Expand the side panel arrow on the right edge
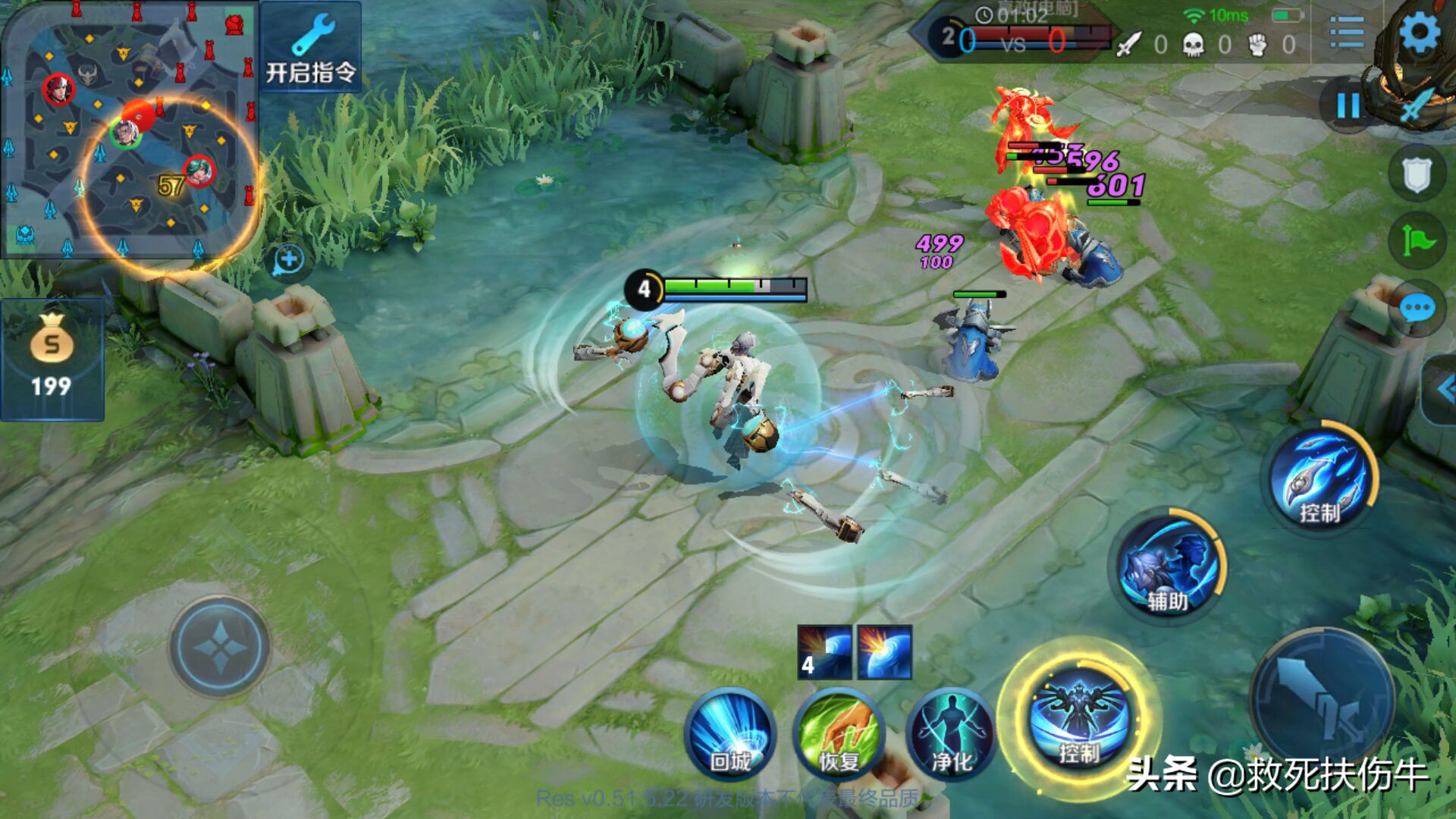This screenshot has height=819, width=1456. [1443, 391]
